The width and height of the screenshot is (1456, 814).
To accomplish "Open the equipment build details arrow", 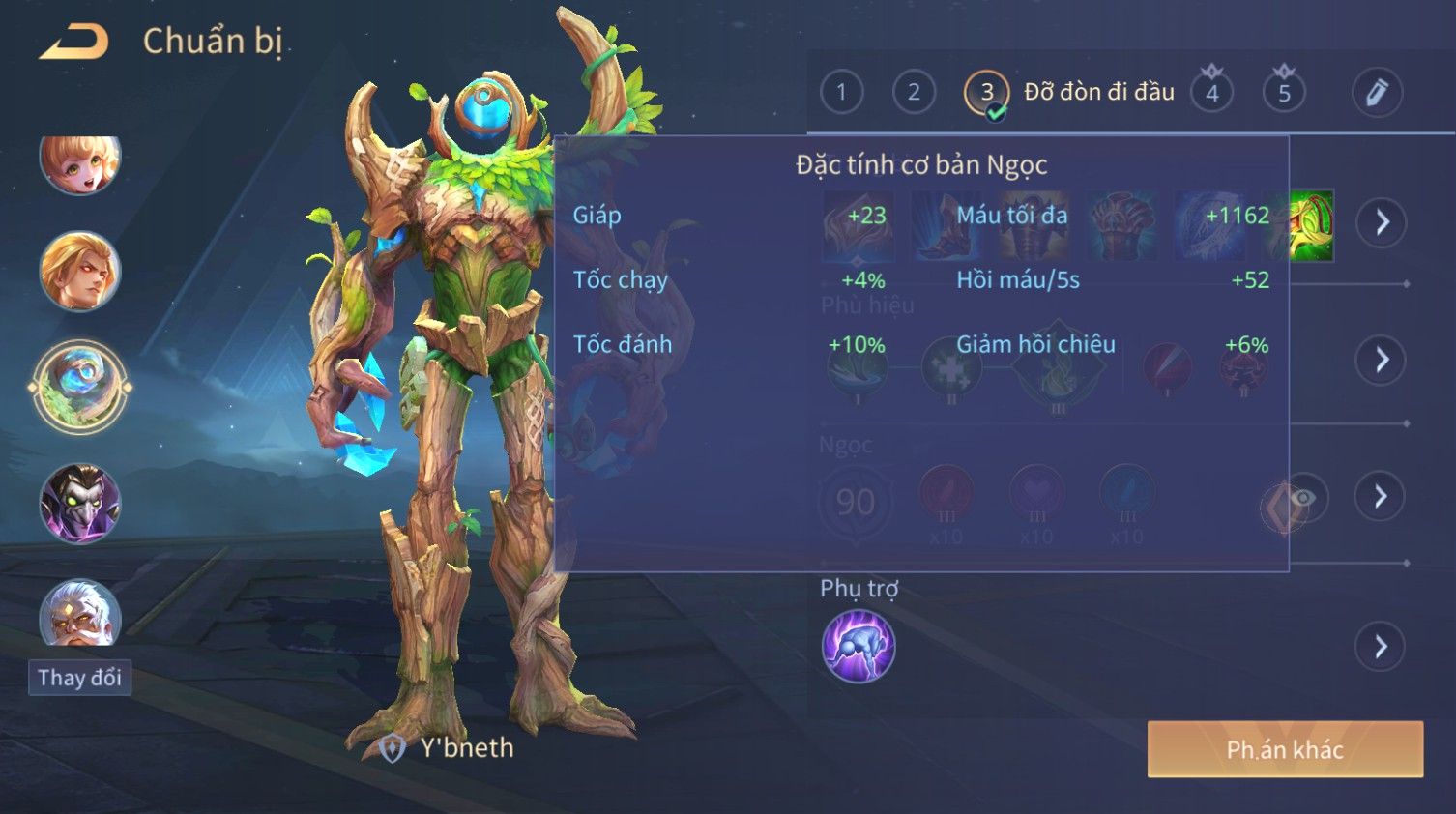I will [x=1381, y=222].
